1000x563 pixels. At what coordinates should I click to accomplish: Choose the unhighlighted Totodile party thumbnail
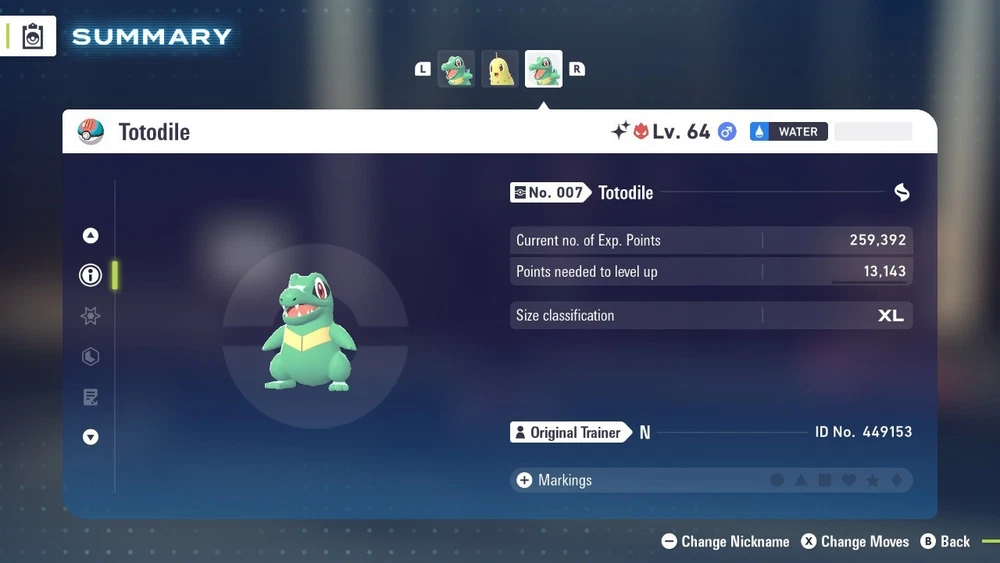pos(456,69)
